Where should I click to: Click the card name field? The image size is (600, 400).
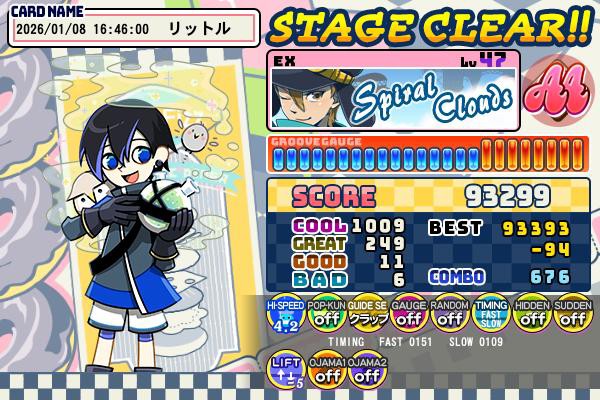(133, 29)
